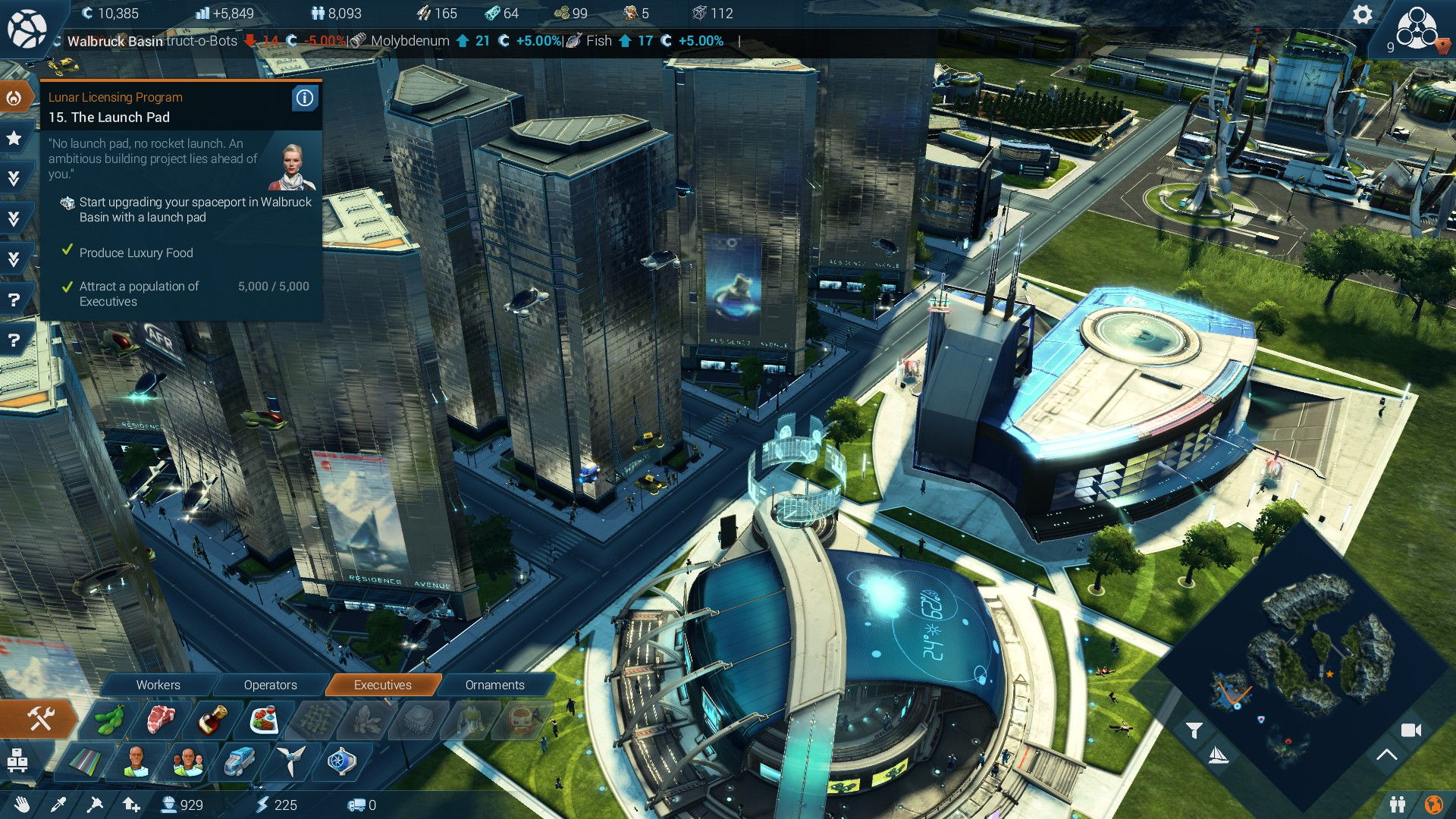Image resolution: width=1456 pixels, height=819 pixels.
Task: Open the orange globe world view
Action: coord(1433,805)
